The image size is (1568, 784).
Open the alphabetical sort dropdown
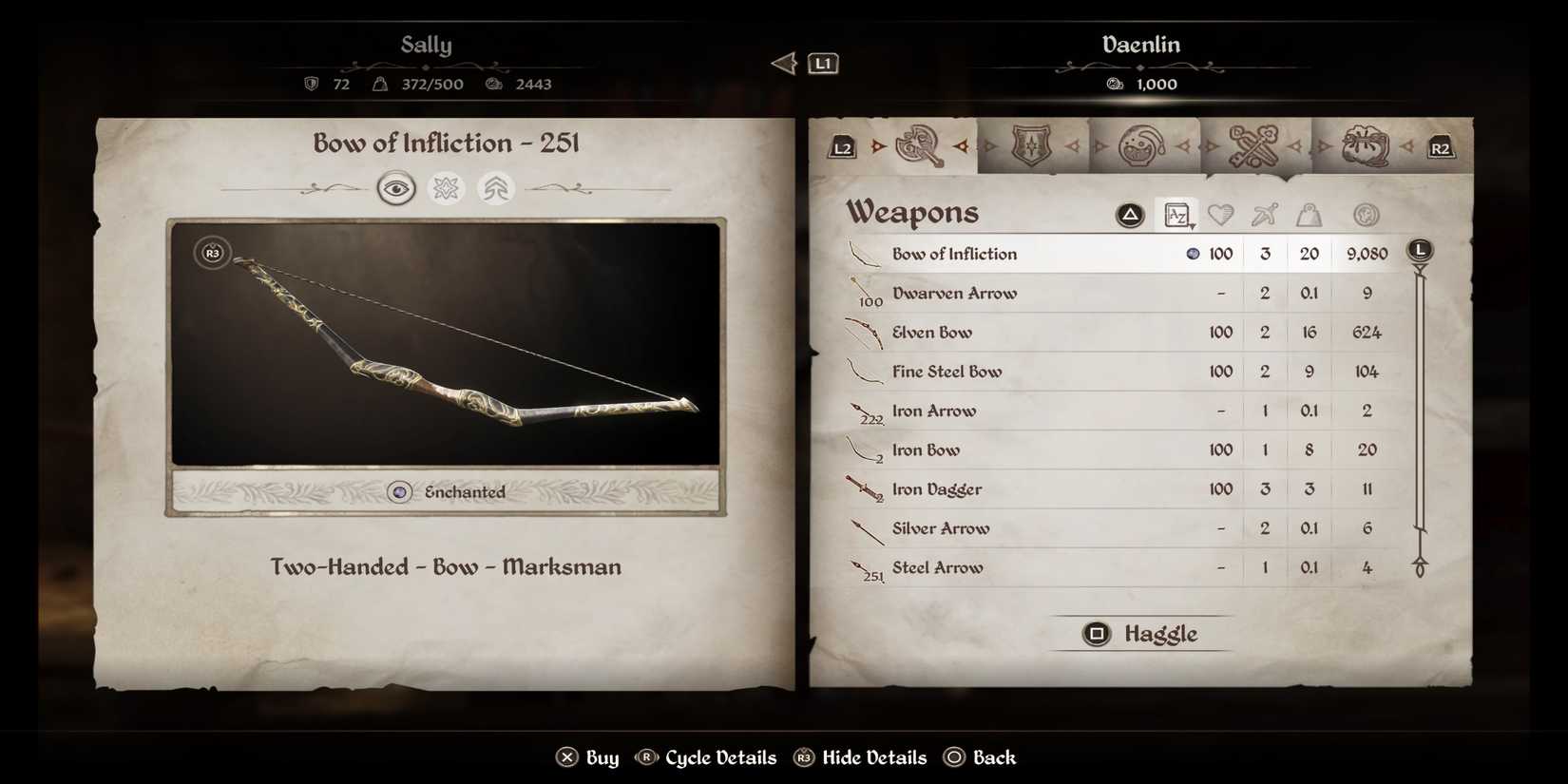coord(1176,215)
